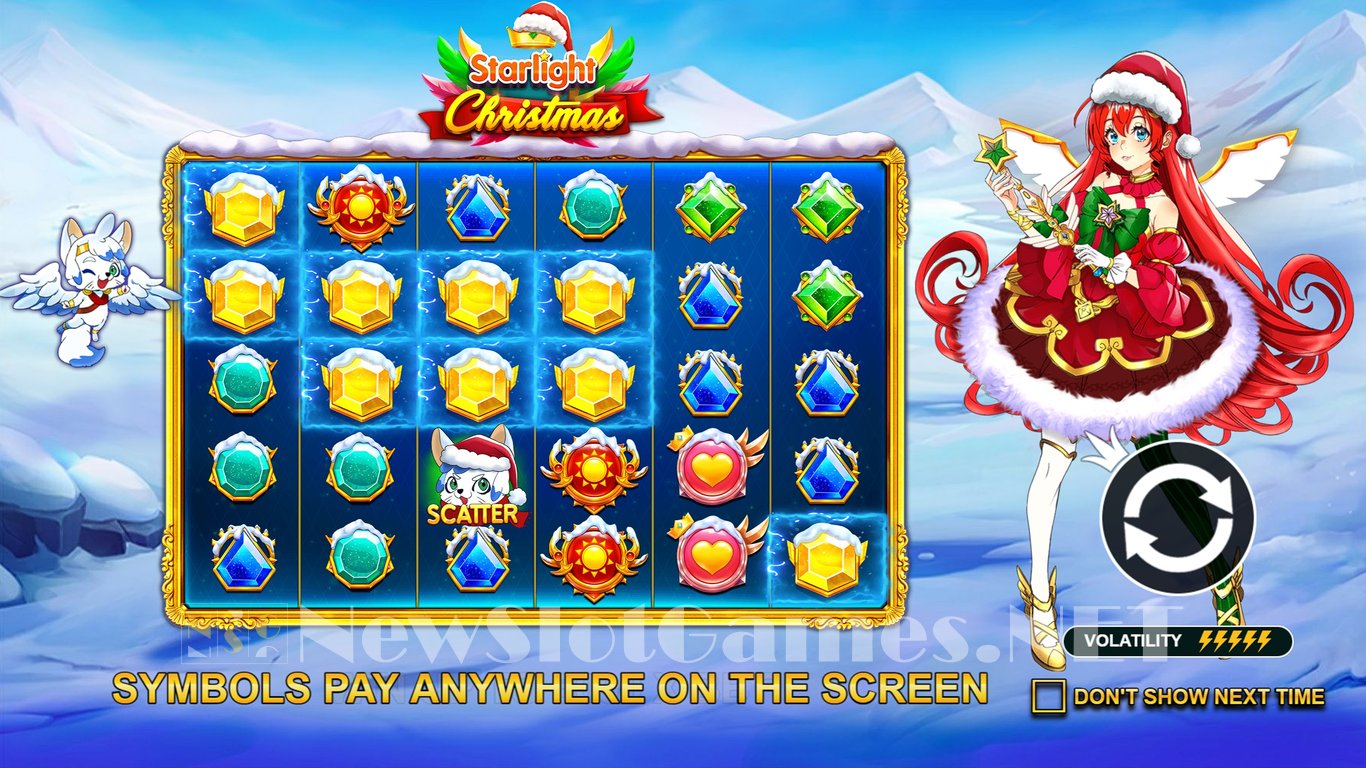Viewport: 1366px width, 768px height.
Task: Click the glowing coin cluster on reels two and three
Action: tap(420, 340)
